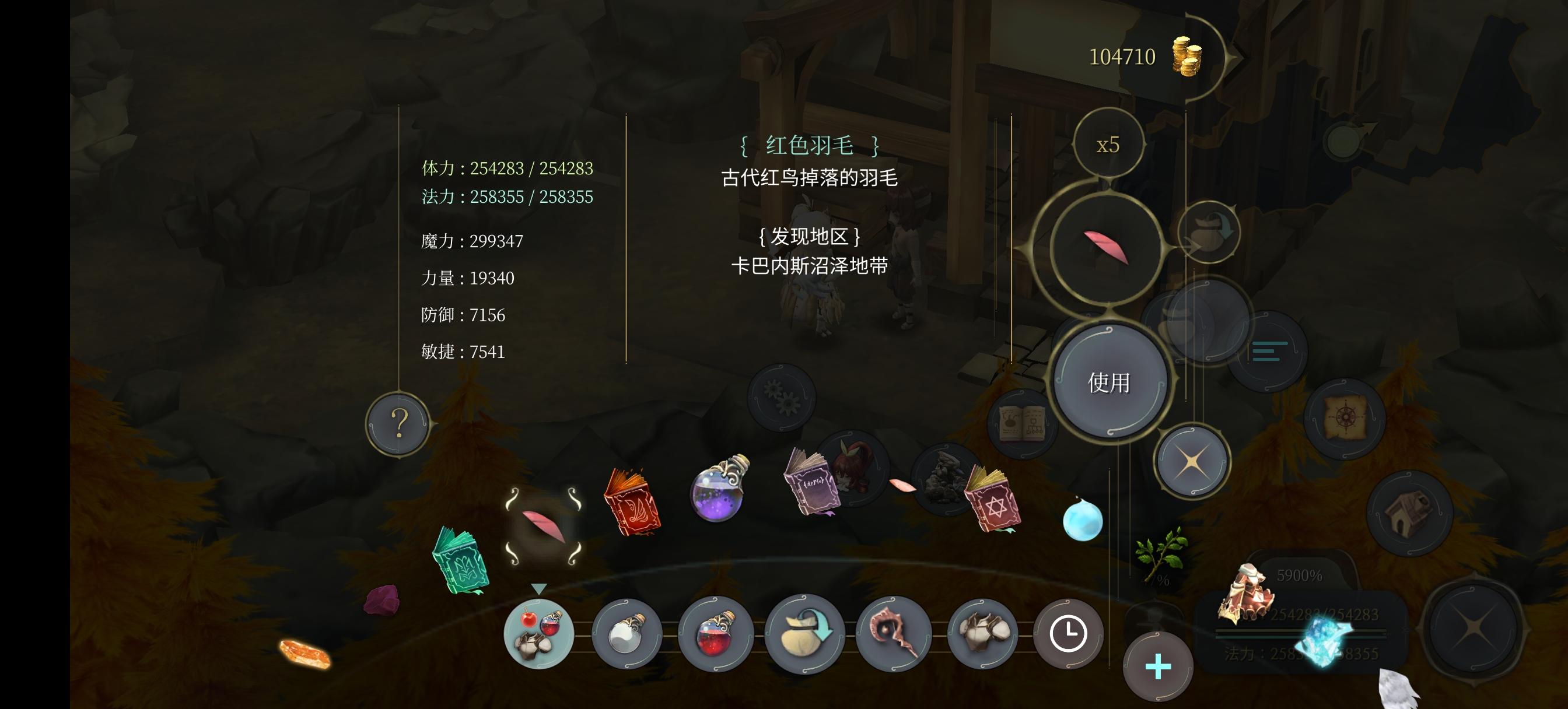The width and height of the screenshot is (1568, 709).
Task: Expand the horn materials category circle
Action: 895,633
